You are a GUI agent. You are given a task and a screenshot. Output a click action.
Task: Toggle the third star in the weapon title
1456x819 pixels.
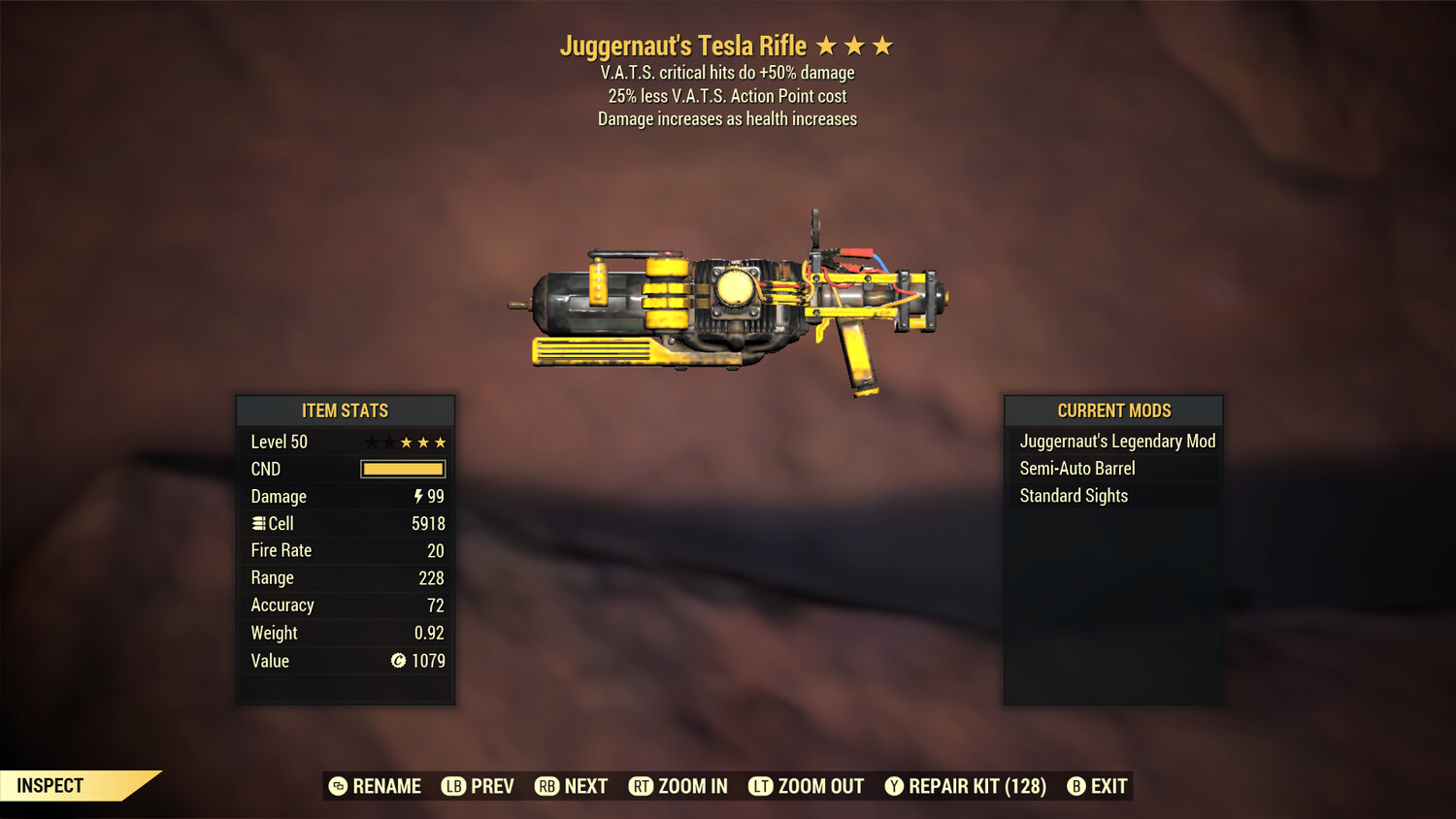click(x=881, y=45)
